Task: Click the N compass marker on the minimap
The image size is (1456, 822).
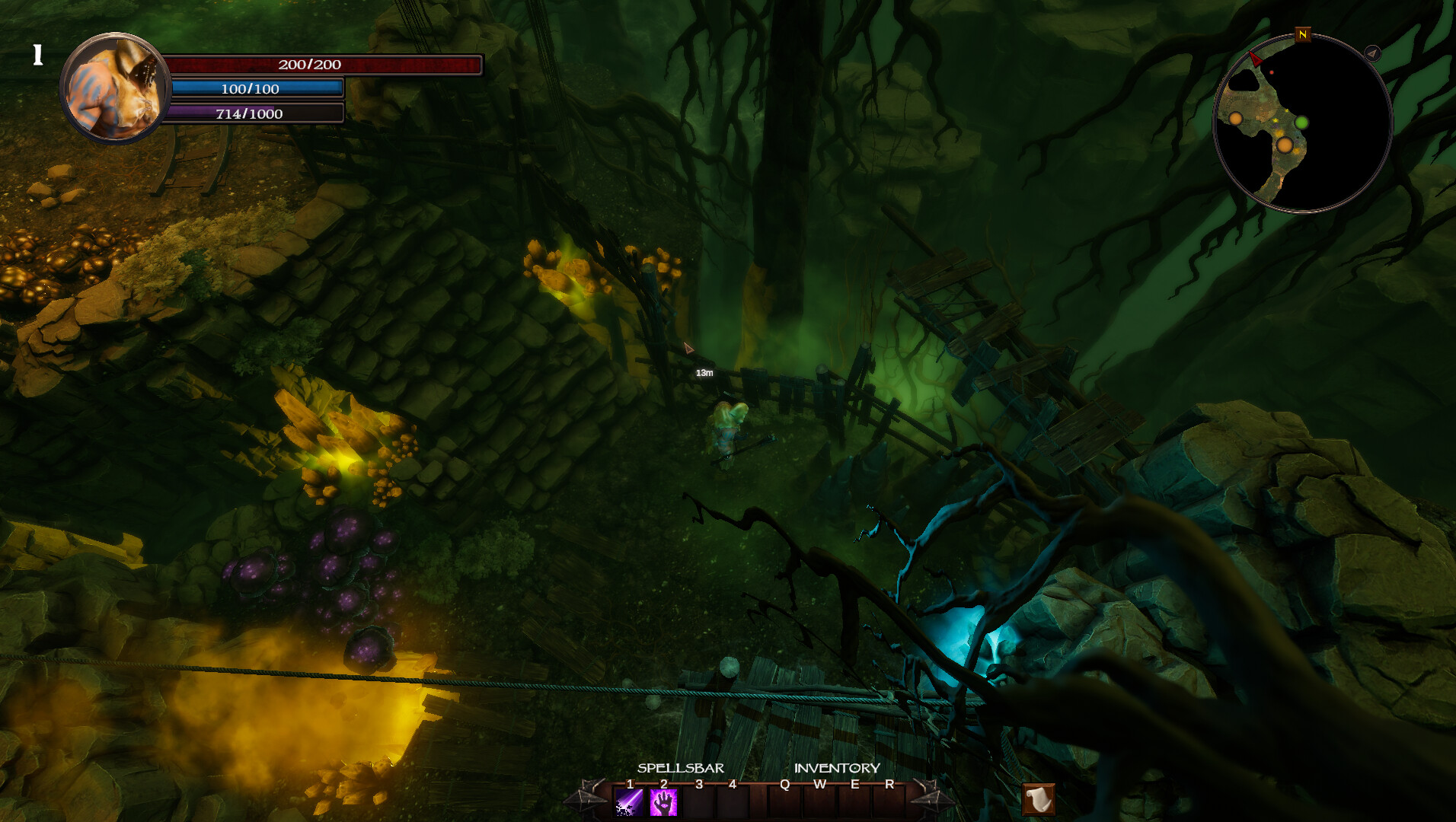Action: click(1302, 35)
